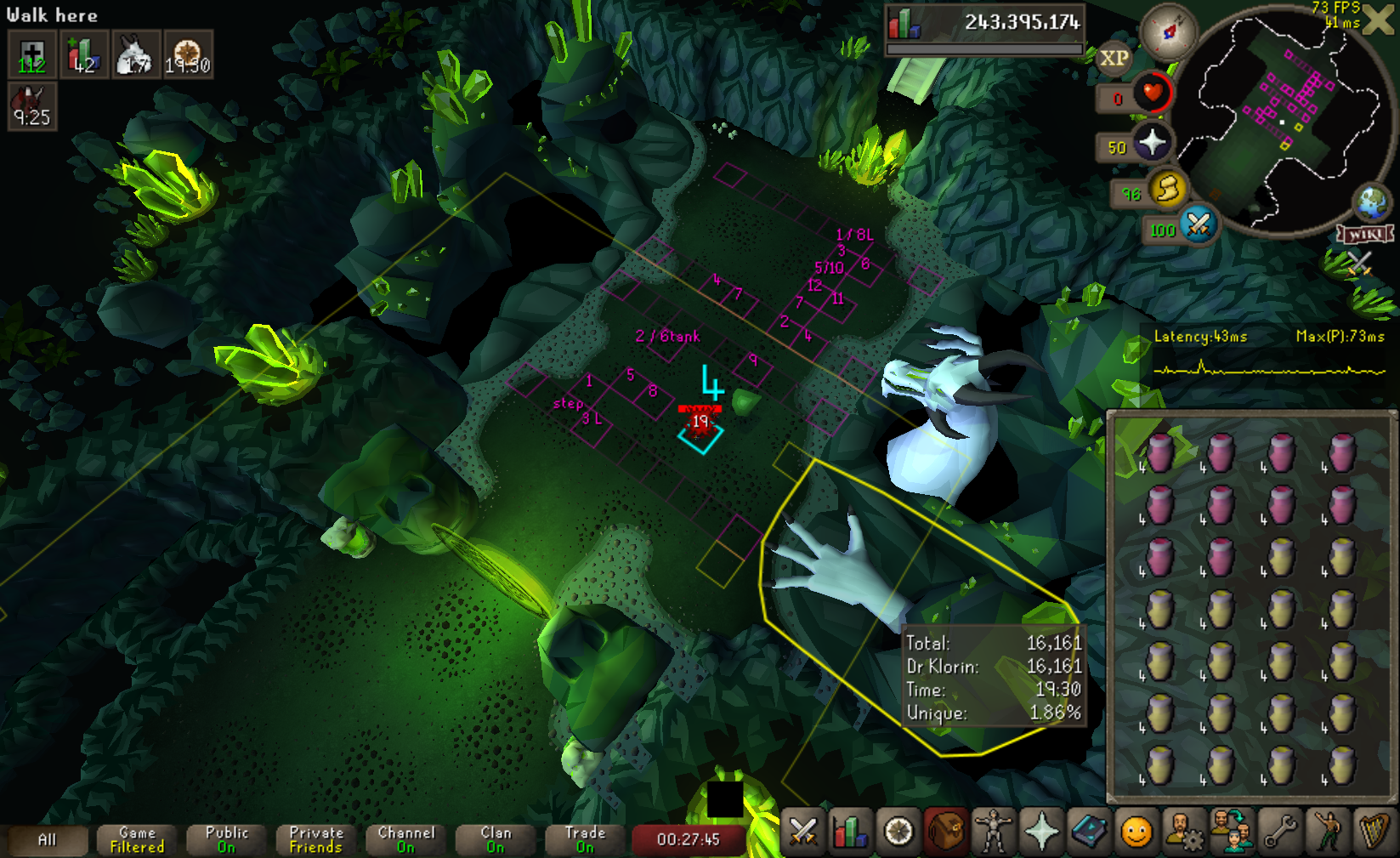Toggle the Clan chat filter
This screenshot has width=1400, height=858.
[496, 840]
